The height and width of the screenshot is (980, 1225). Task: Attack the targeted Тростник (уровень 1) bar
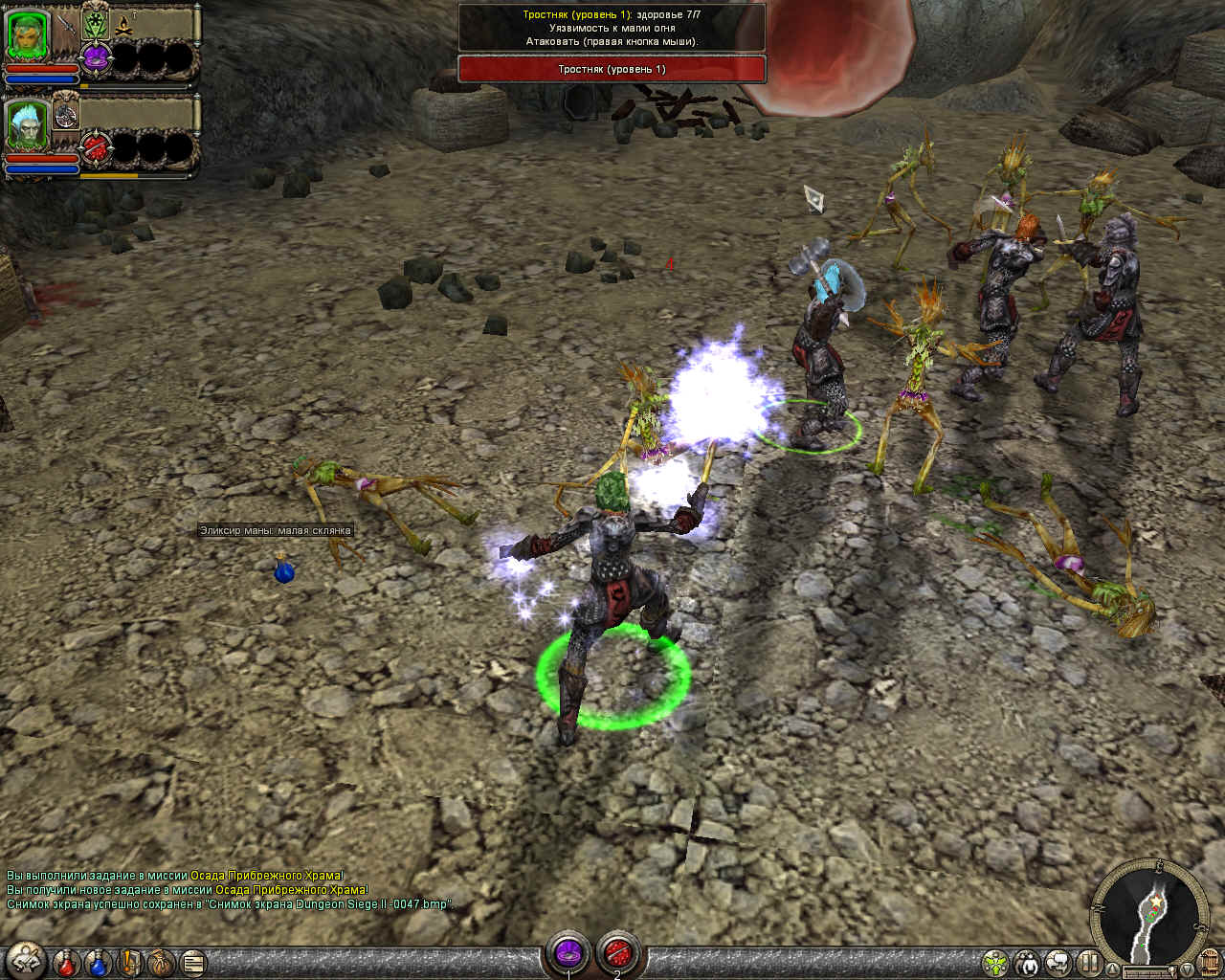[x=612, y=69]
